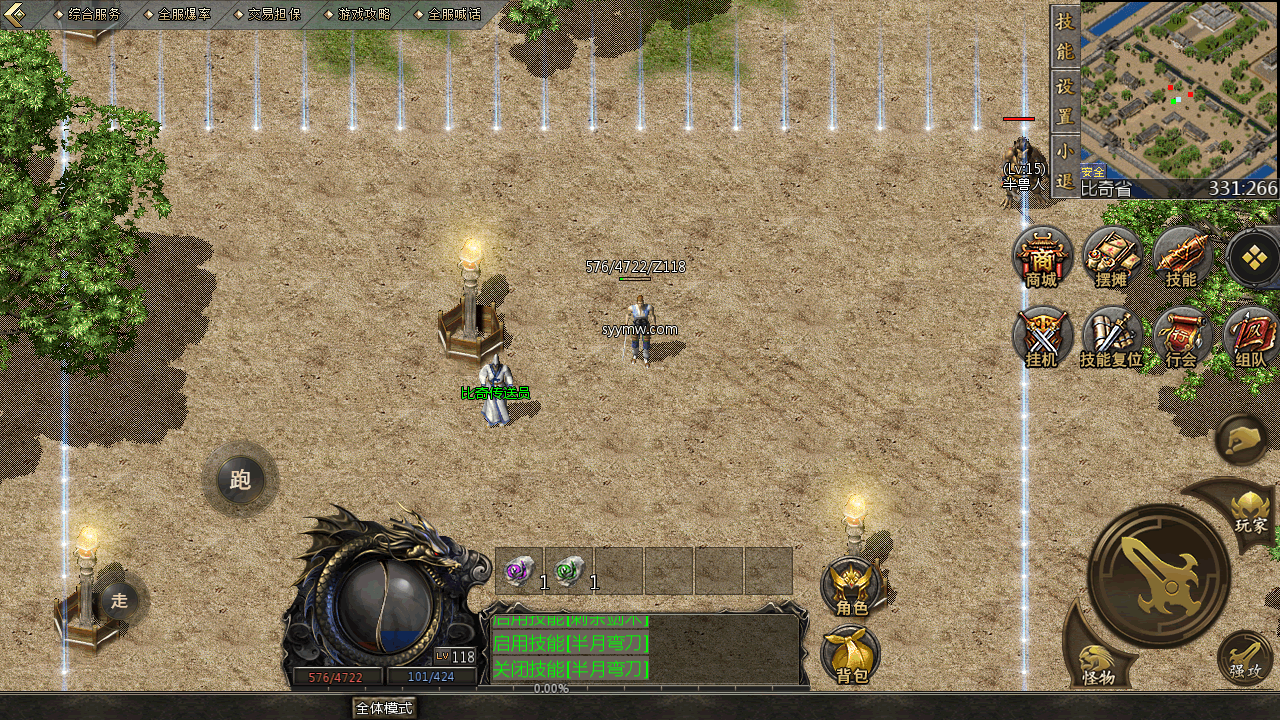Open the 组队 team icon

click(1251, 337)
